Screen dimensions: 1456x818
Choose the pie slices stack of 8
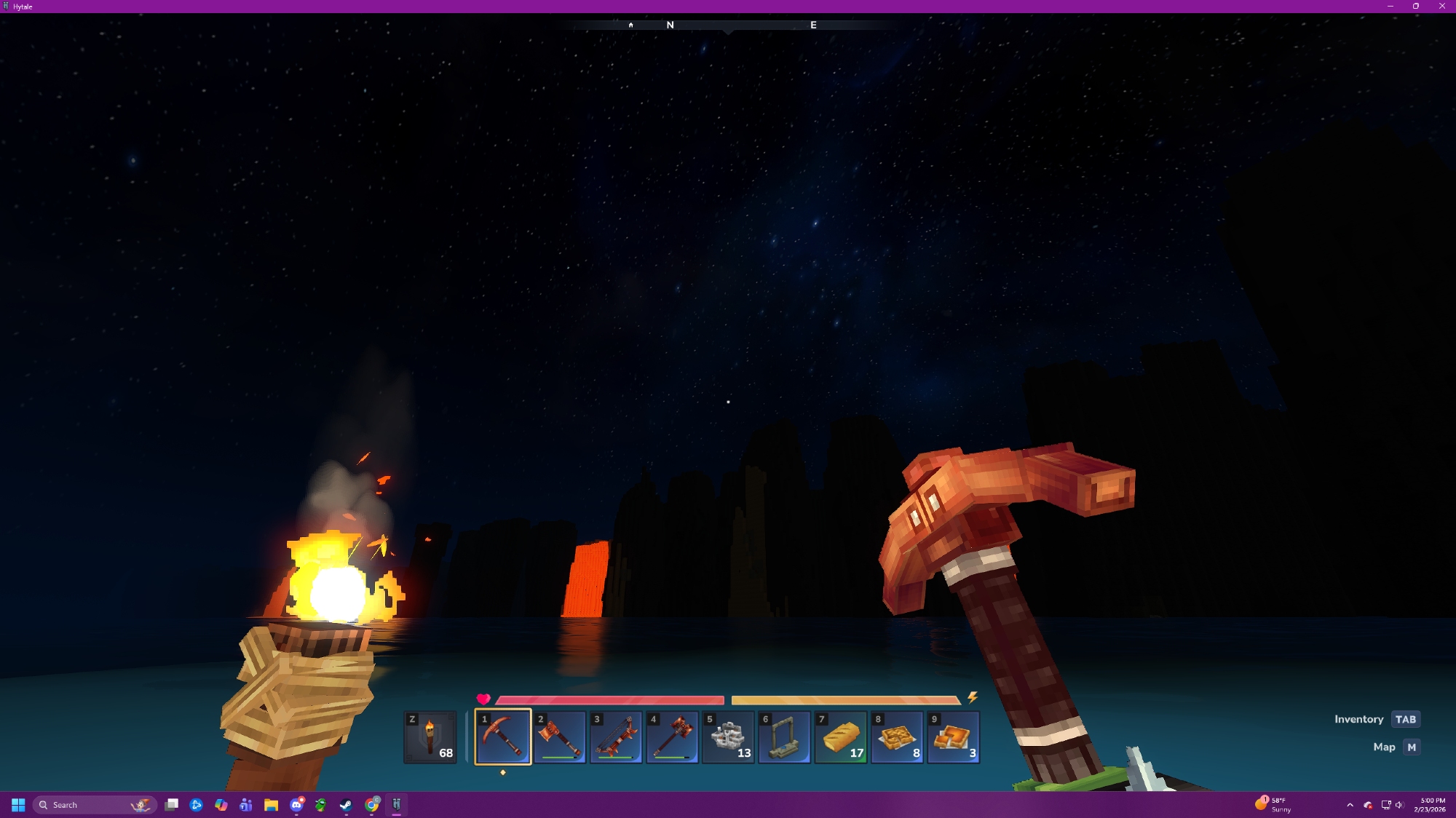click(x=897, y=736)
